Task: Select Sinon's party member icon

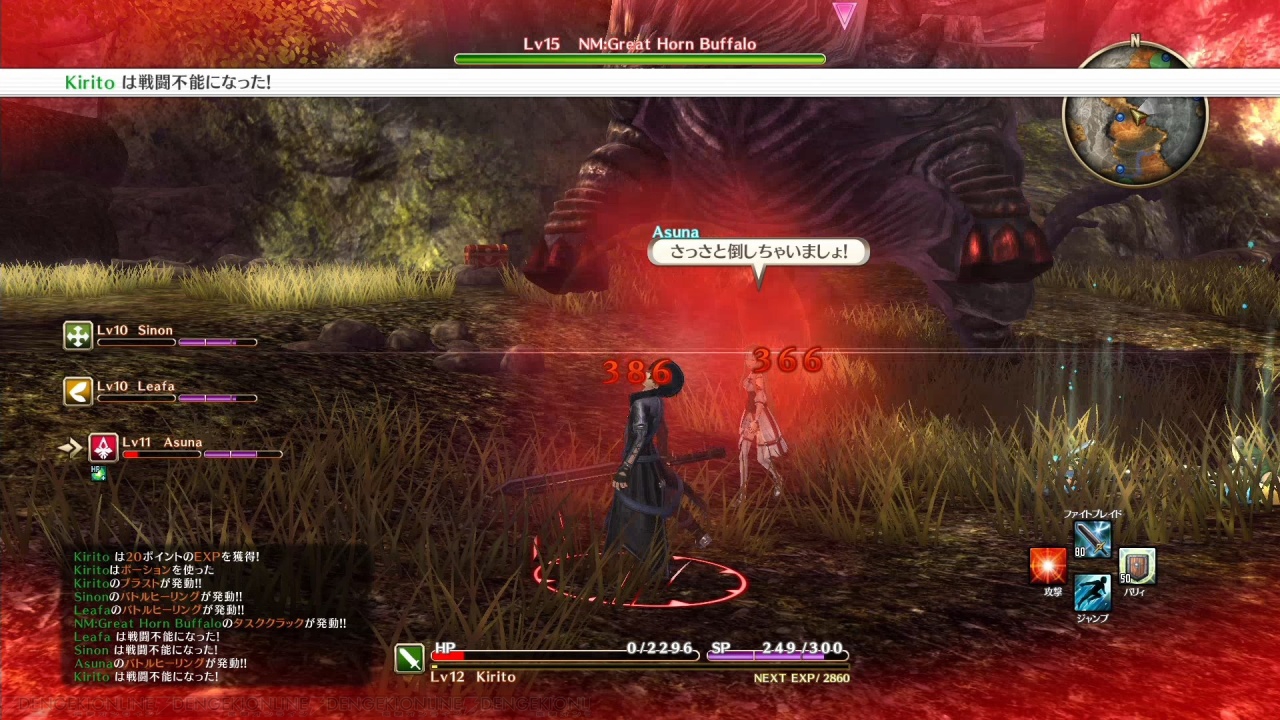Action: [78, 336]
